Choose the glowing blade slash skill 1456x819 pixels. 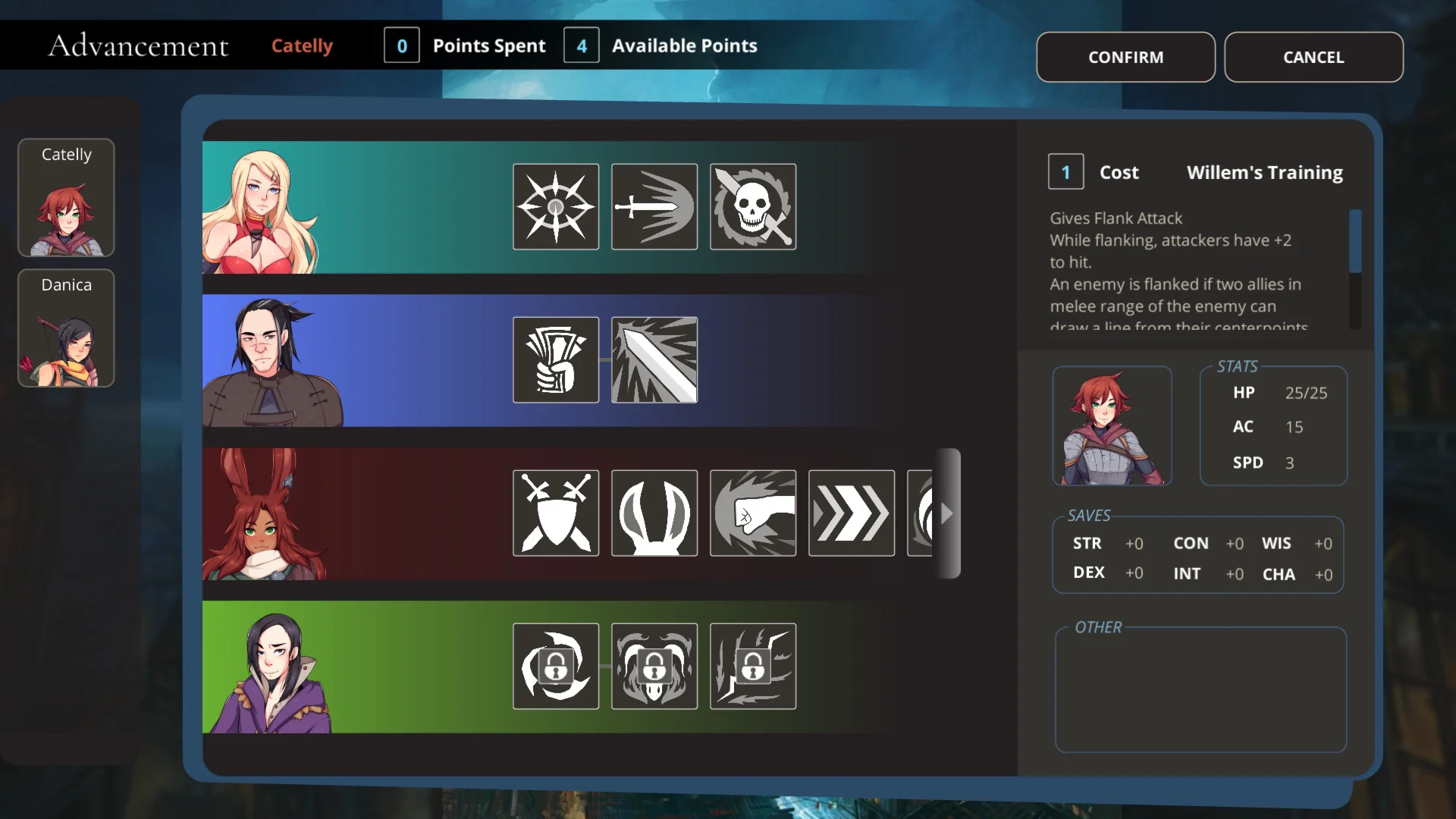(654, 359)
